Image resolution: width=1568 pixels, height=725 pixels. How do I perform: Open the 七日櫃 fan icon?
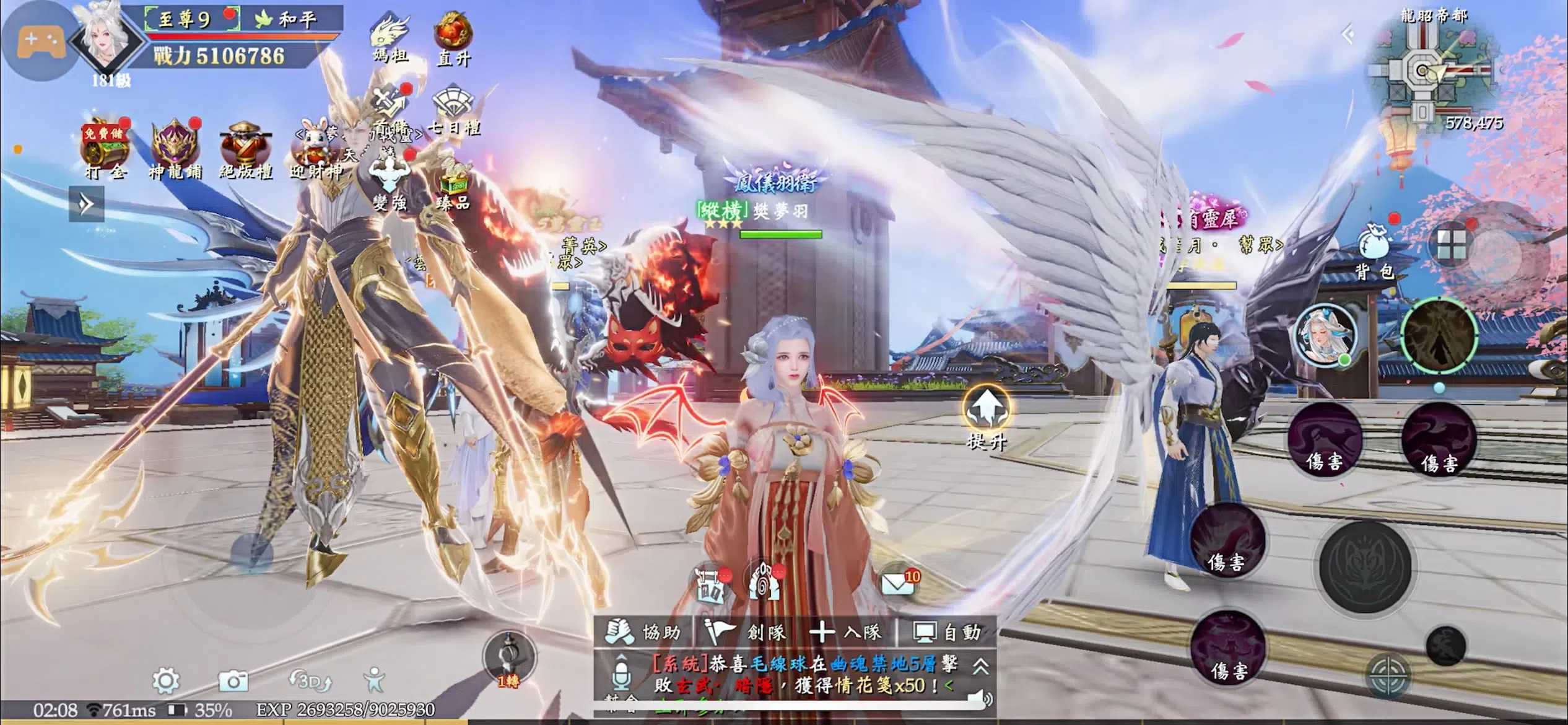tap(453, 110)
